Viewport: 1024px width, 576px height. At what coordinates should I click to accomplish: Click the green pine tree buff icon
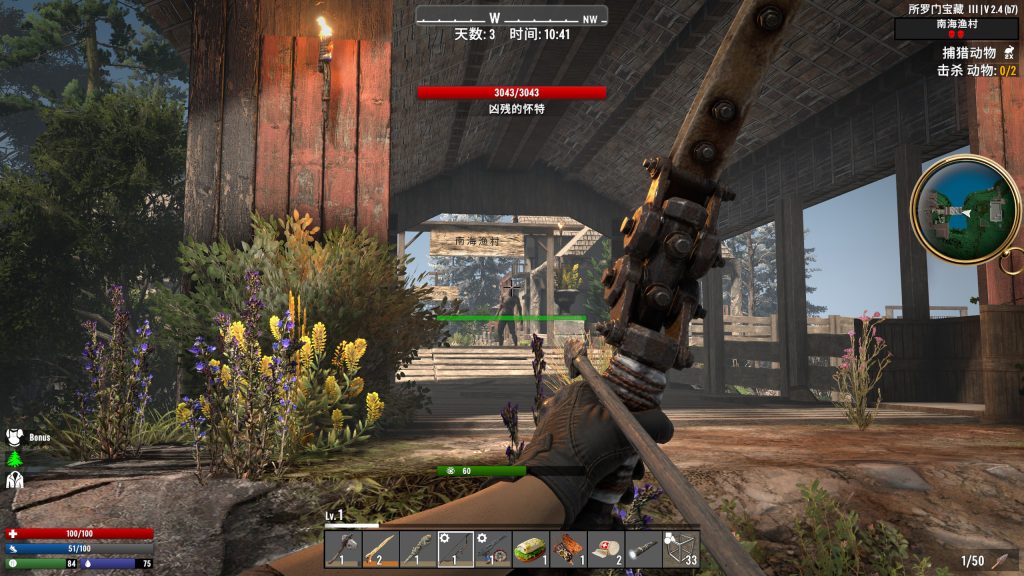tap(15, 458)
